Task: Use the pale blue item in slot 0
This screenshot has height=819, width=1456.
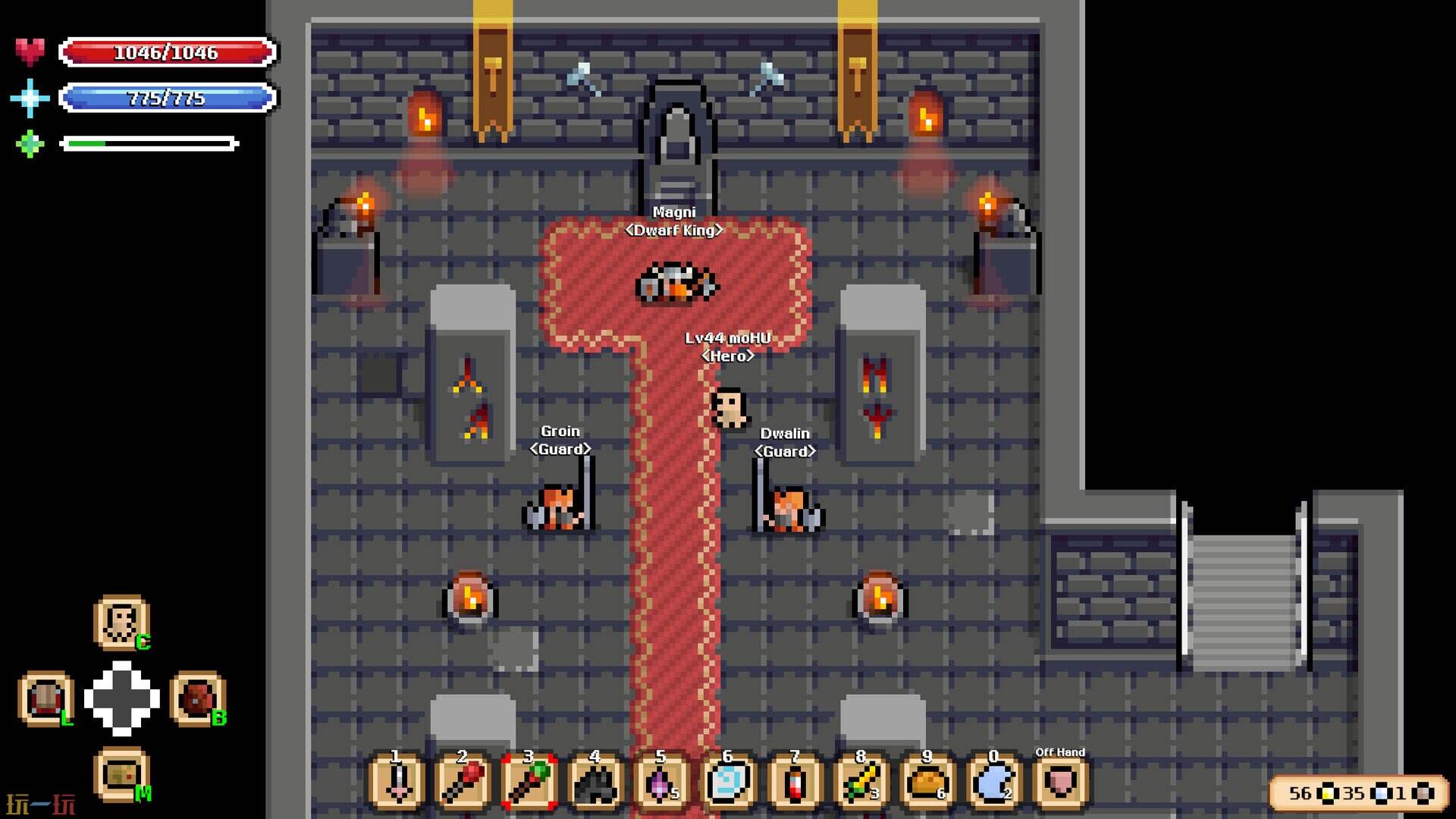Action: [993, 782]
